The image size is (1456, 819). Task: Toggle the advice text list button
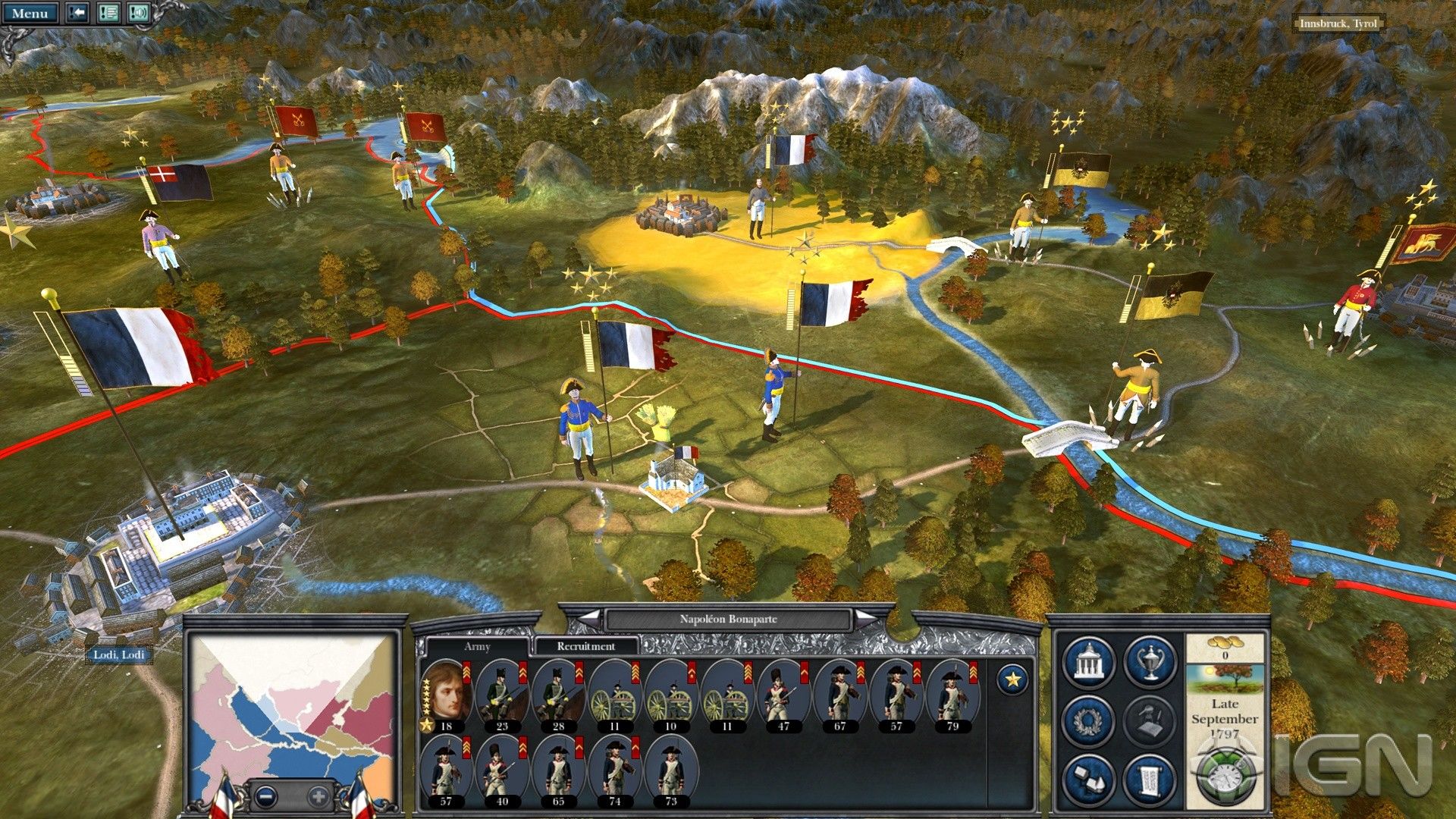[x=108, y=13]
